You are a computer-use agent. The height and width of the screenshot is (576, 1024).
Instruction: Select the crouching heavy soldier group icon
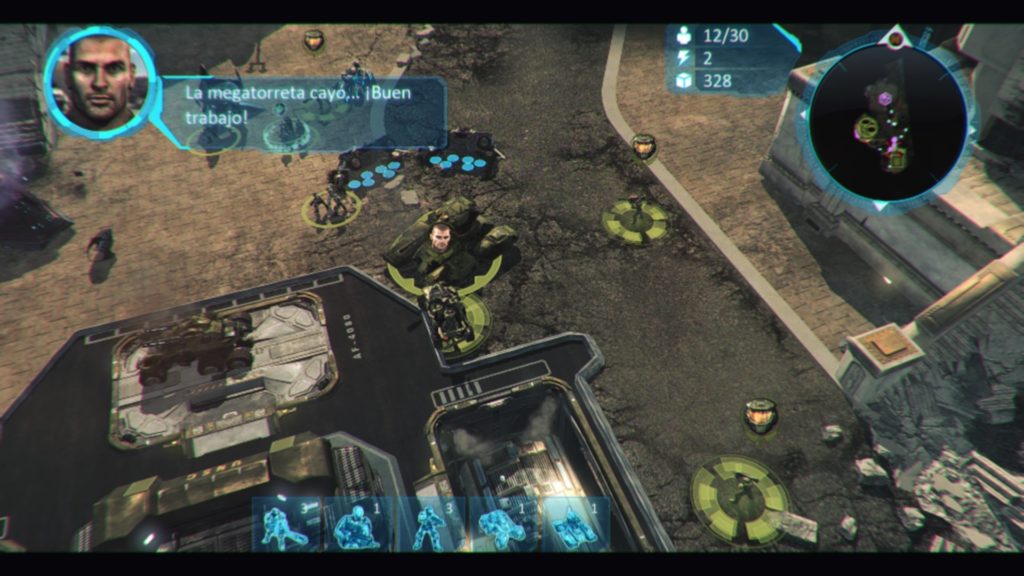tap(358, 523)
